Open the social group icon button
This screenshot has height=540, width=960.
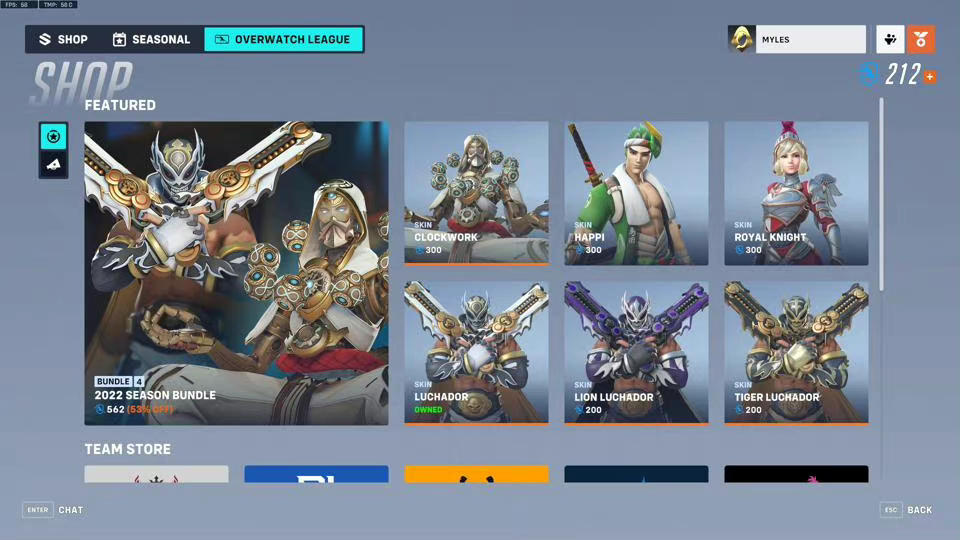coord(890,40)
